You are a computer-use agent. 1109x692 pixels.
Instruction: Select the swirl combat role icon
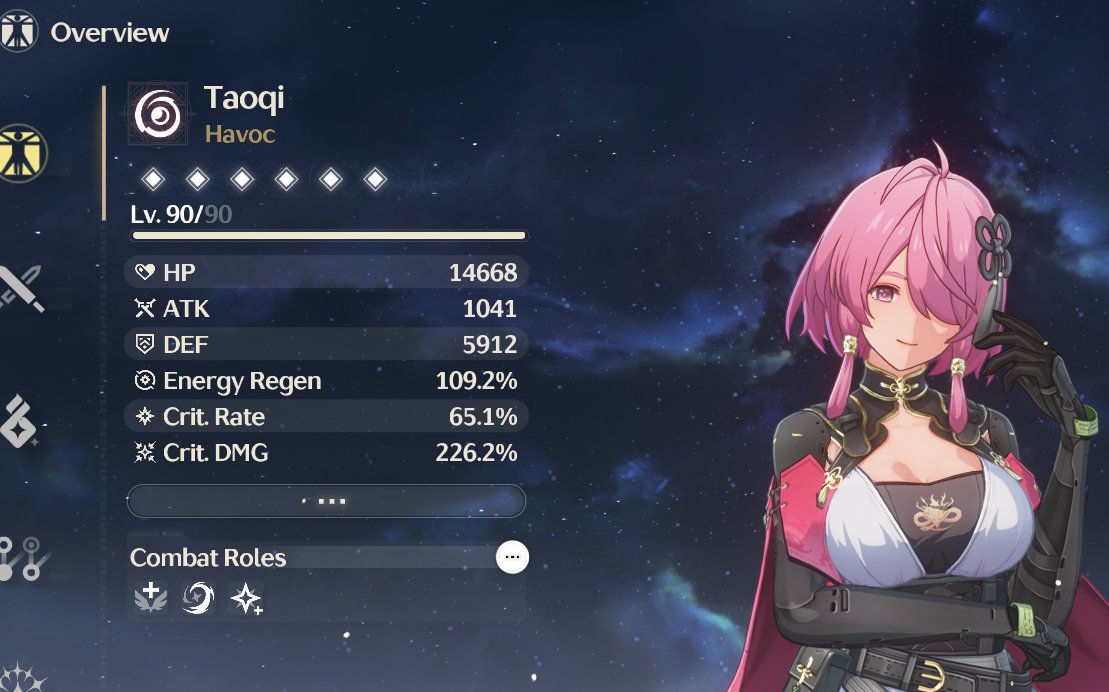point(198,599)
